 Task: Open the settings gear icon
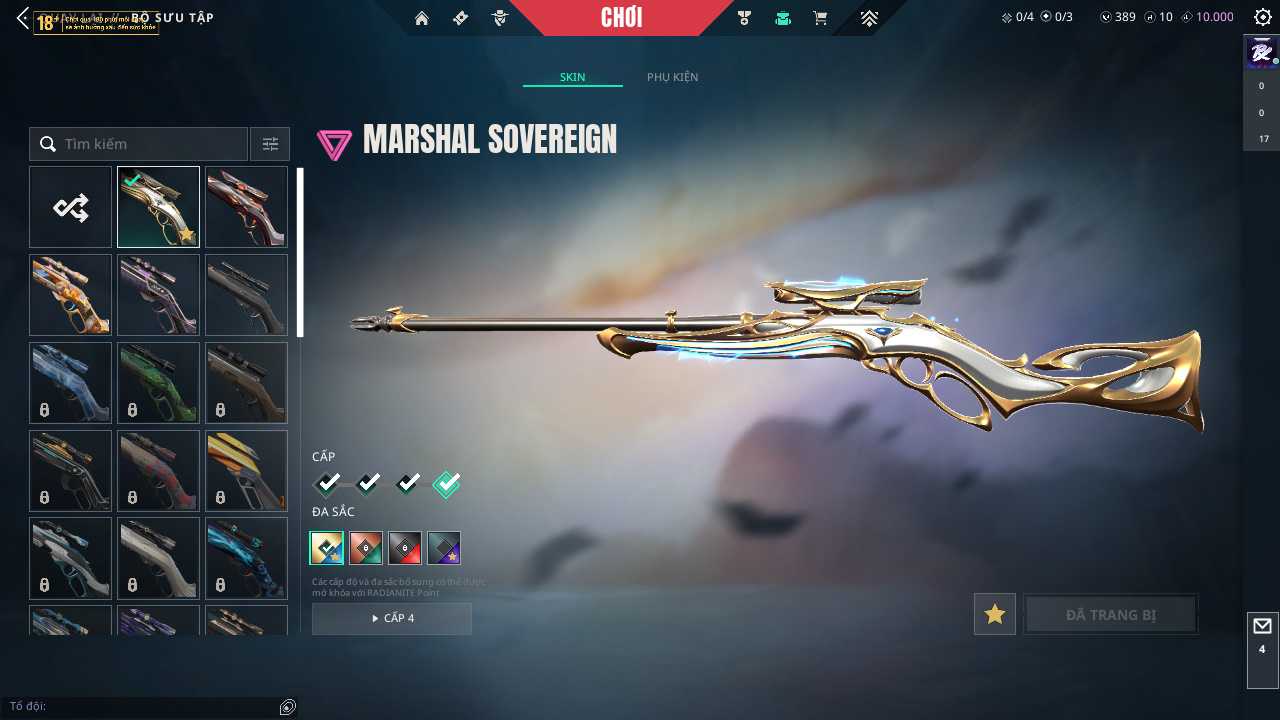pos(1262,17)
